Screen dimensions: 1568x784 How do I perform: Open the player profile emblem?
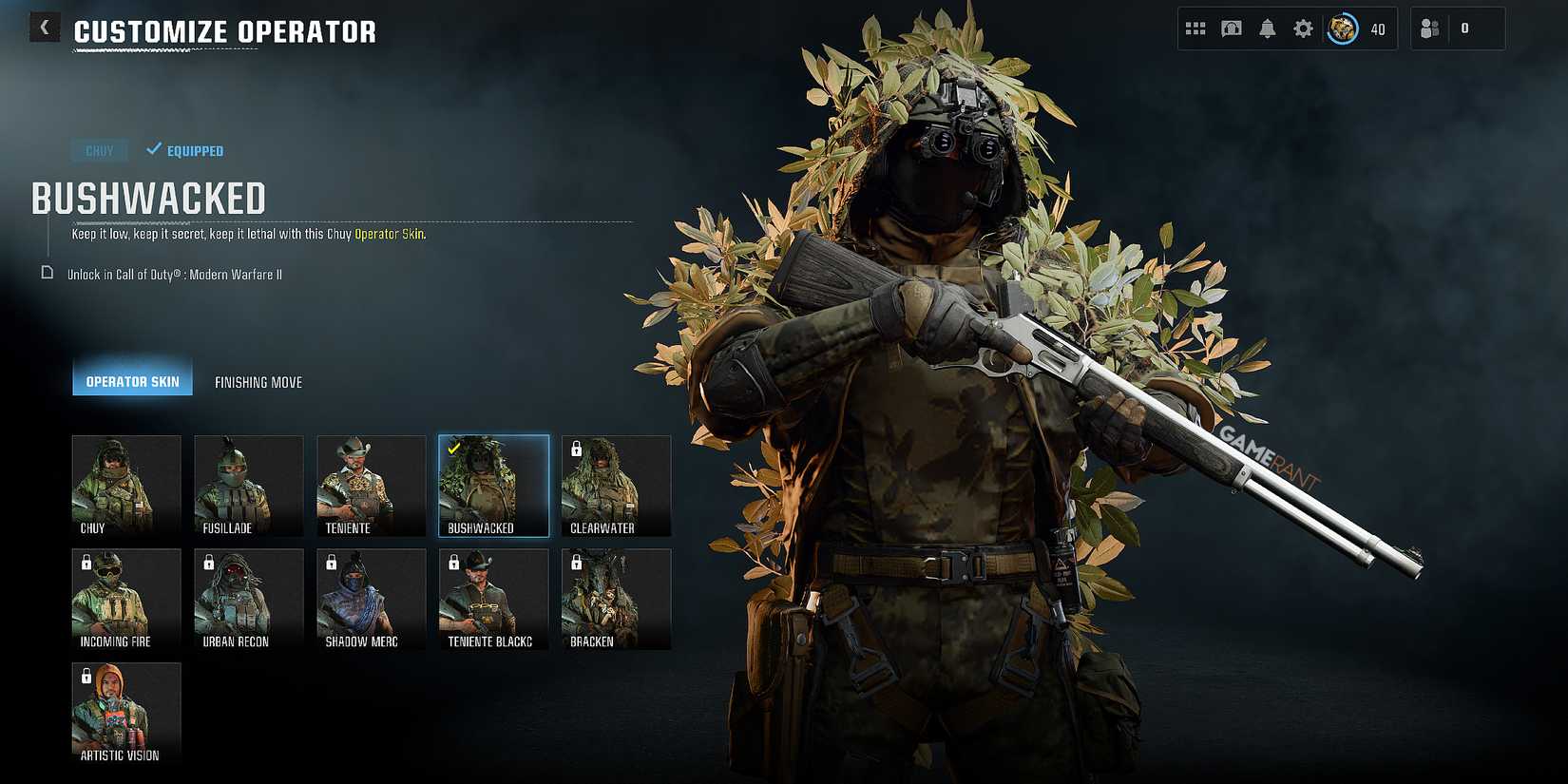[1341, 28]
